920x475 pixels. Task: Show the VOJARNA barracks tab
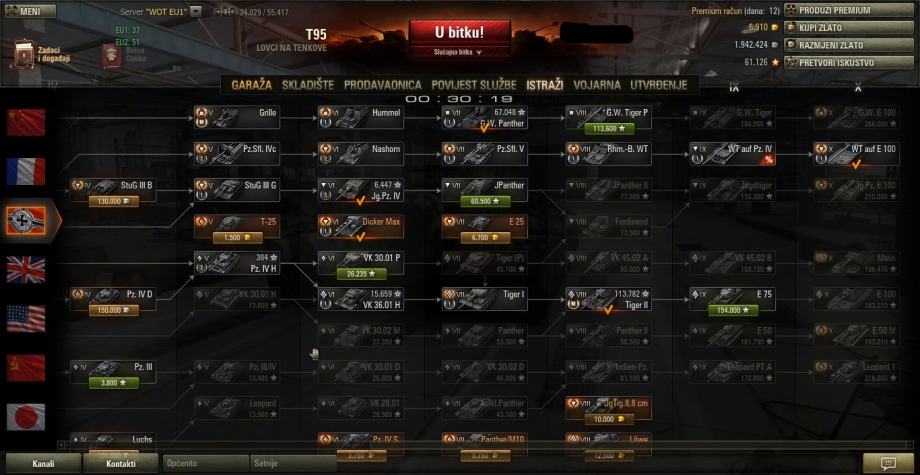point(597,86)
